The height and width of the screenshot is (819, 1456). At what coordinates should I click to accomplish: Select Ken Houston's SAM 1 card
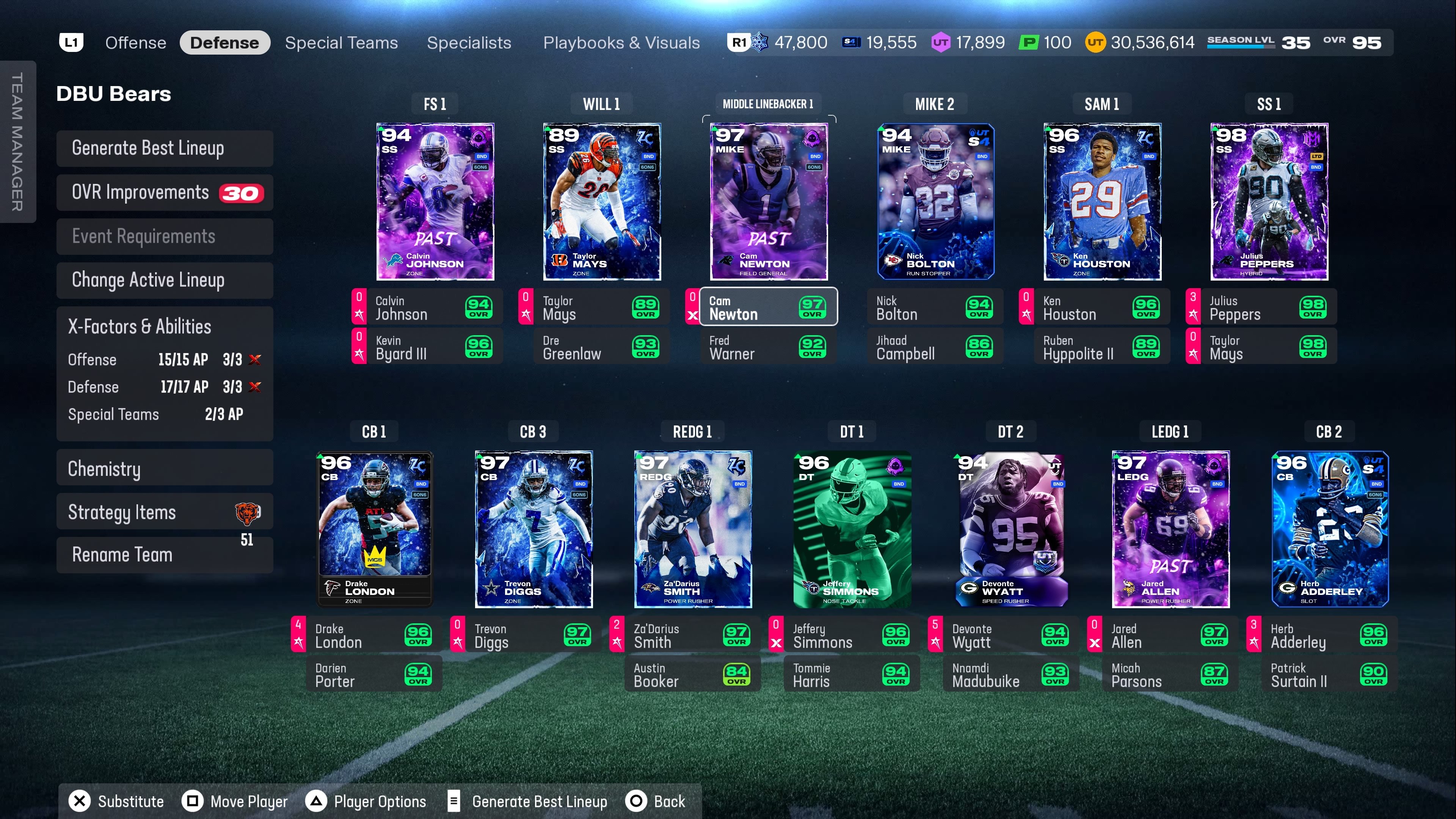[x=1102, y=201]
